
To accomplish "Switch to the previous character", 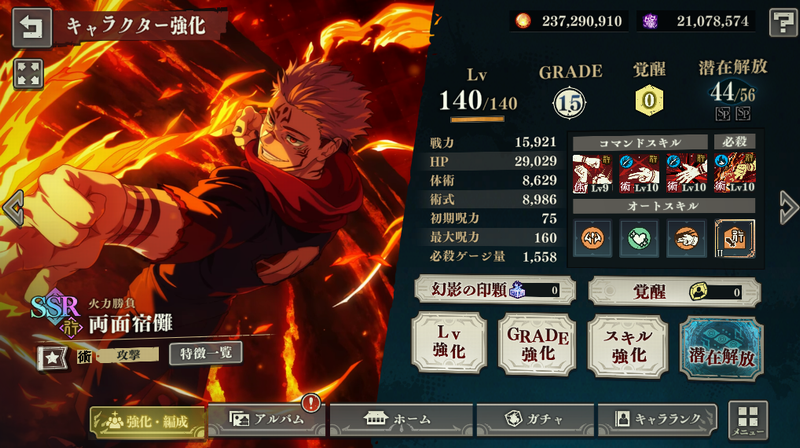I will coord(12,208).
